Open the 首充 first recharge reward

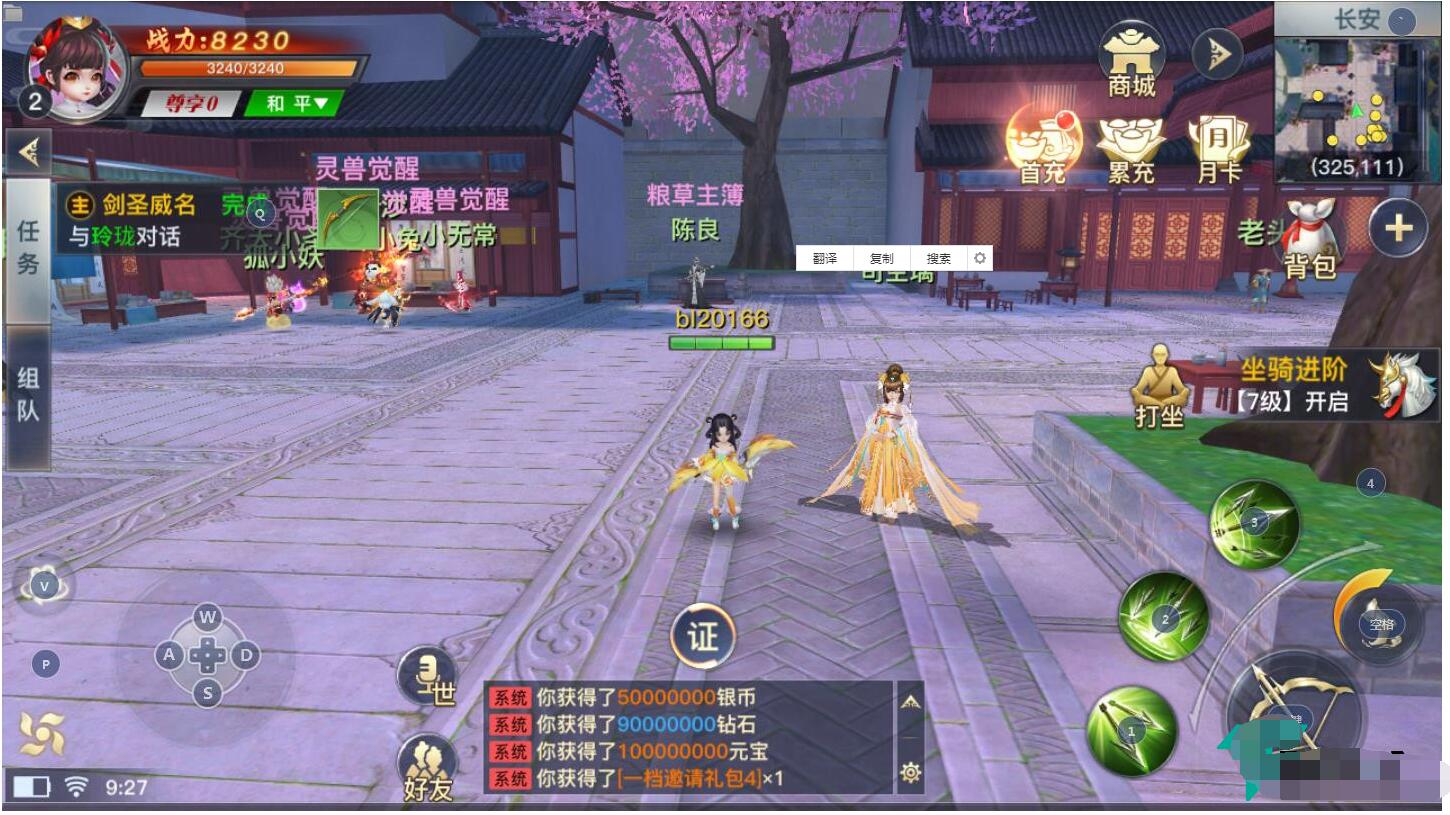[x=1043, y=147]
